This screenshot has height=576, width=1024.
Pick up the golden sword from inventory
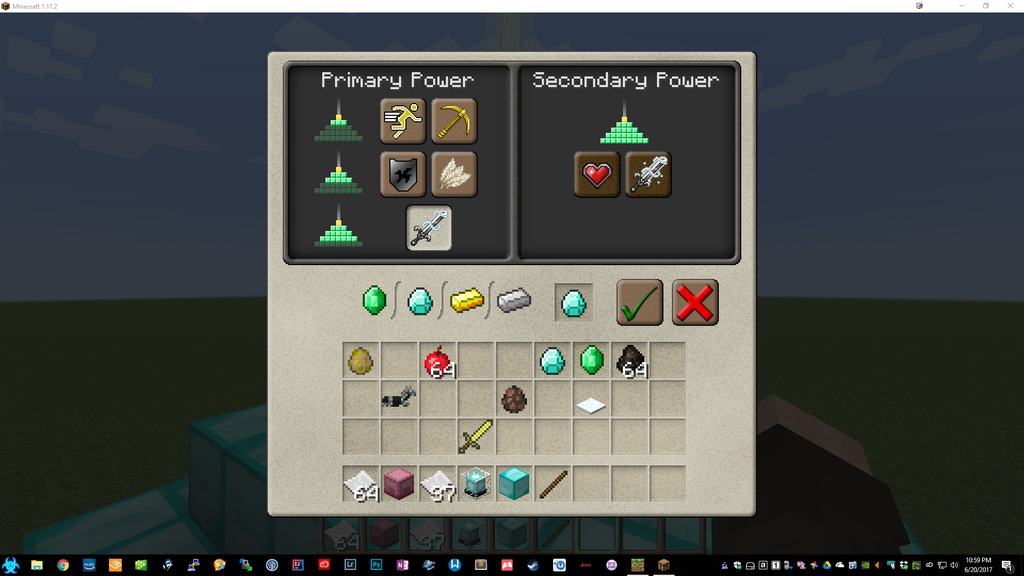(476, 436)
